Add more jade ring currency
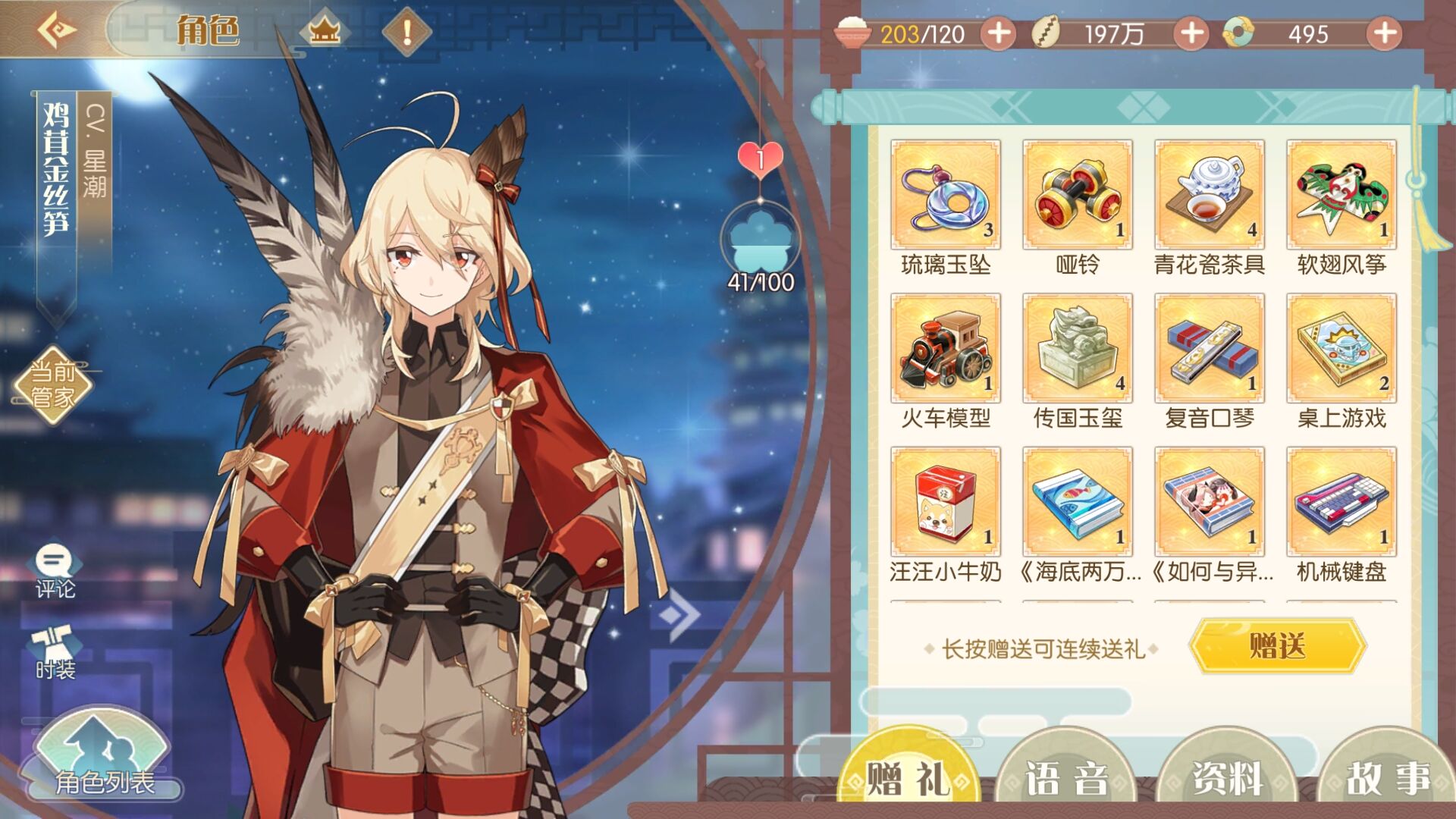The height and width of the screenshot is (819, 1456). click(1384, 33)
